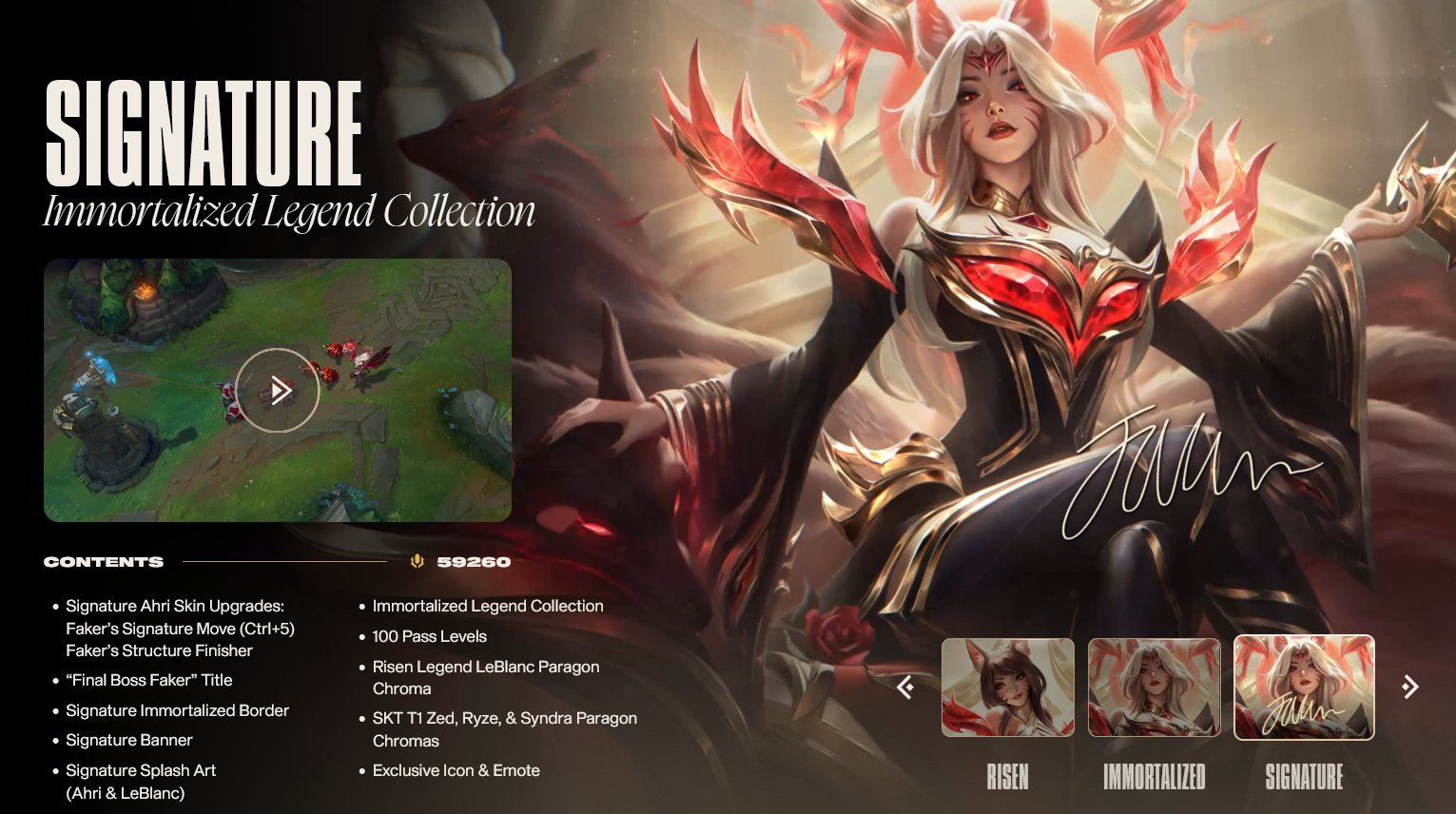Select the SIGNATURE tier thumbnail
Image resolution: width=1456 pixels, height=814 pixels.
pos(1306,688)
